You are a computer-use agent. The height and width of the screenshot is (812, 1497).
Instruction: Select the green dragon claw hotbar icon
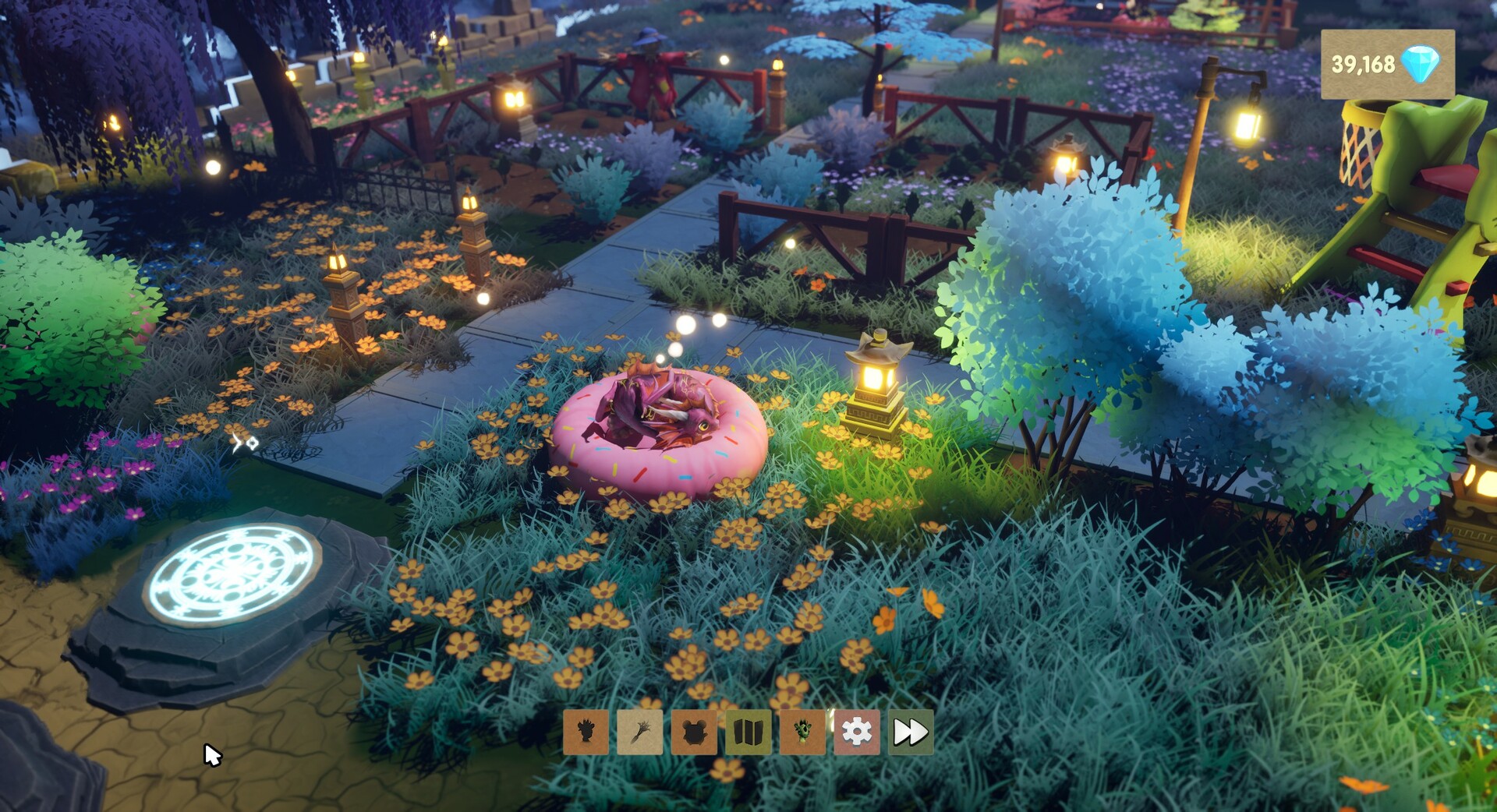tap(802, 733)
